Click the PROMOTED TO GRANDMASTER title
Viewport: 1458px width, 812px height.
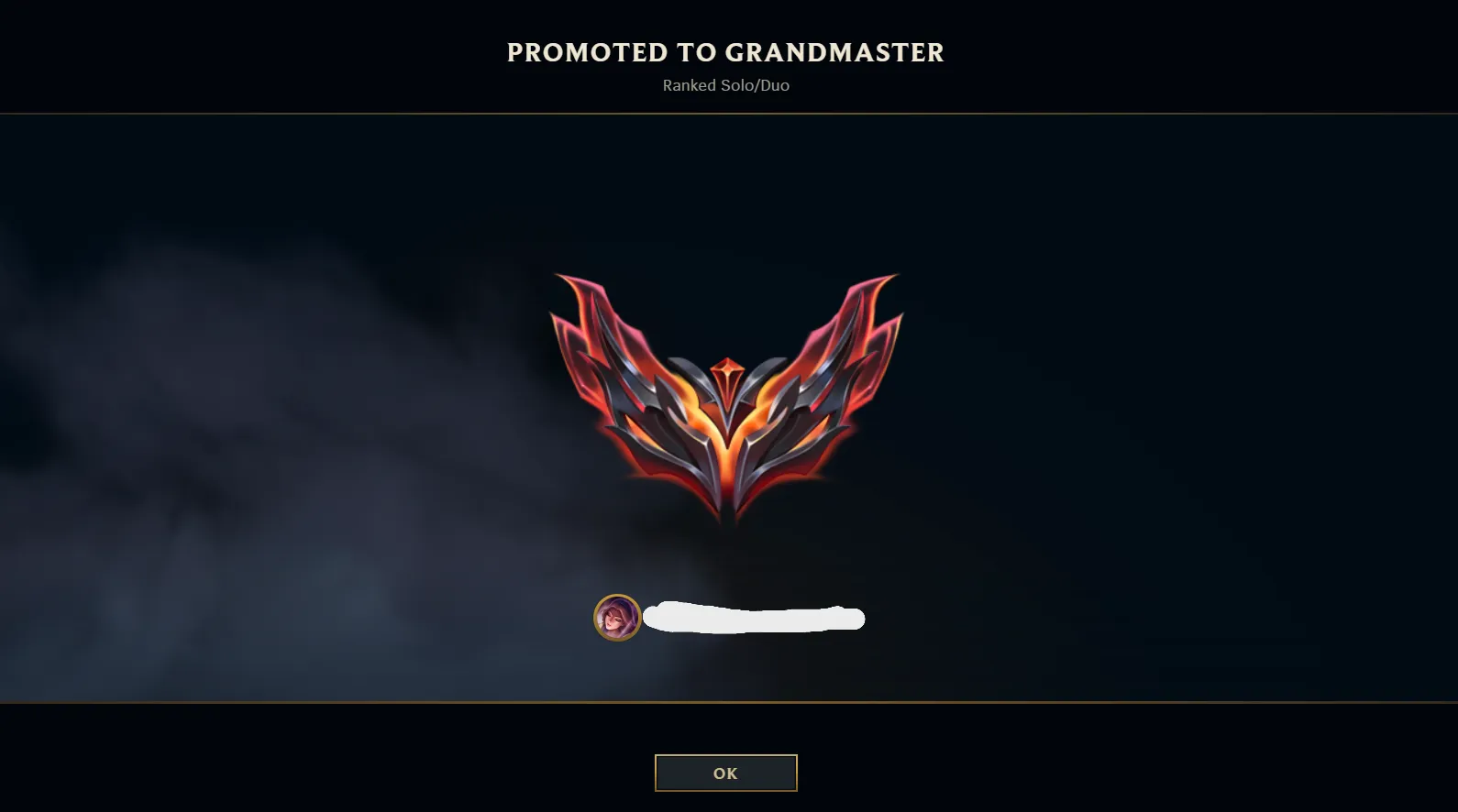point(724,52)
